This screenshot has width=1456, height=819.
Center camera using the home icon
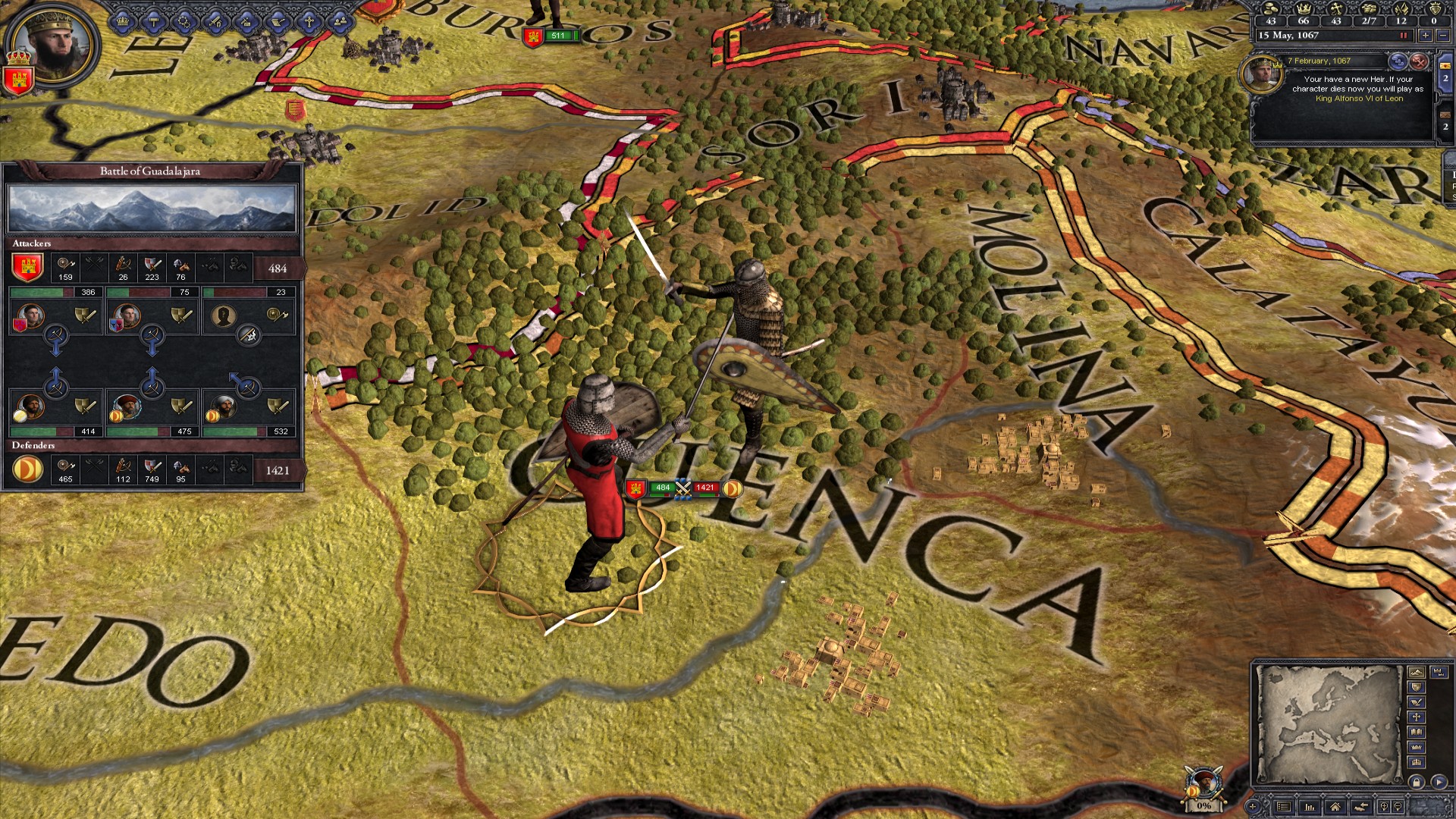1335,807
